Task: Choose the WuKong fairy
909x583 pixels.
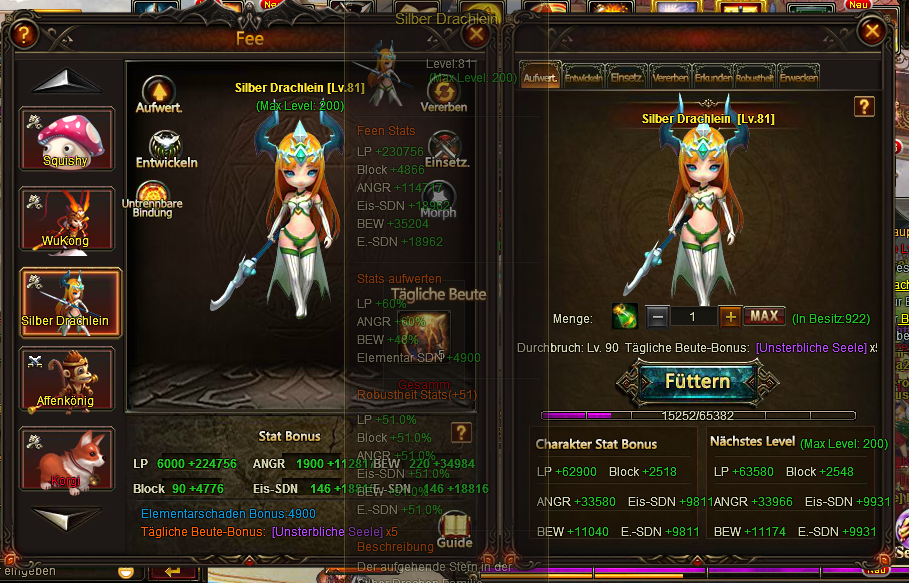Action: click(x=68, y=219)
